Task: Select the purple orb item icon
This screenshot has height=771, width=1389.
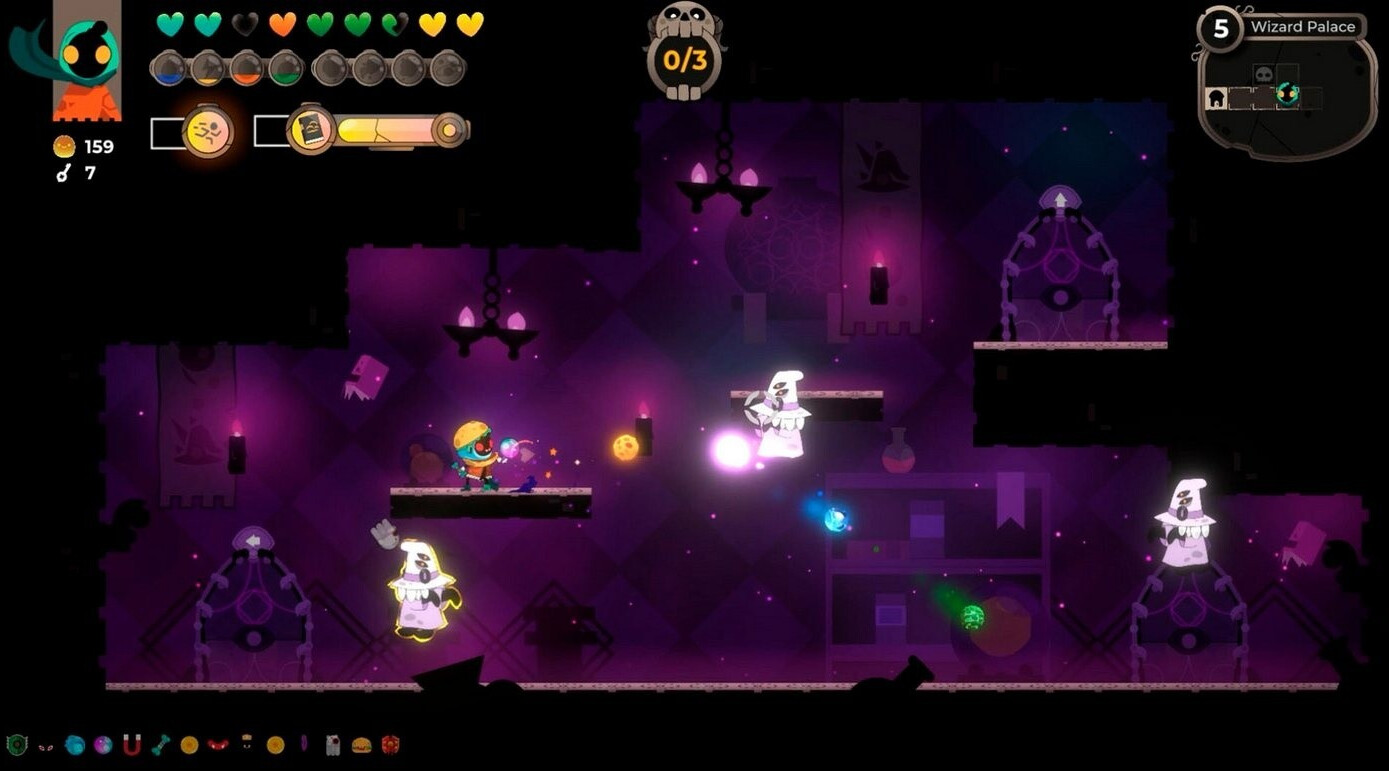Action: click(102, 744)
